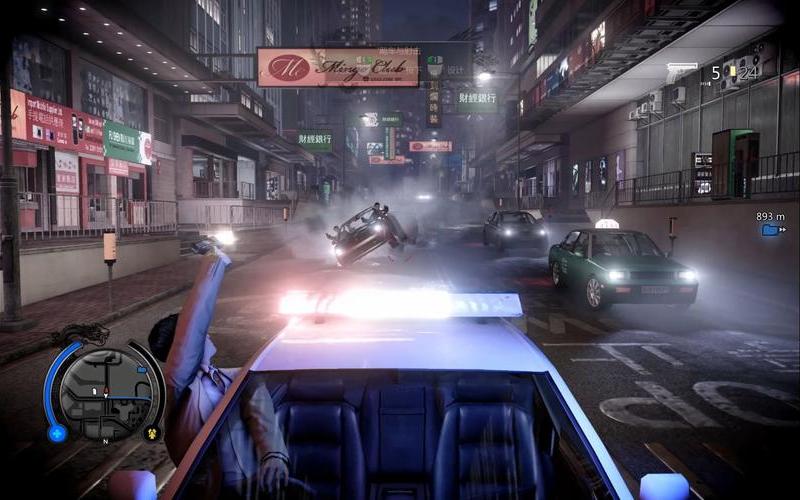Screen dimensions: 800x500
Task: Click the blue objective icon under 893 m
Action: tap(771, 230)
